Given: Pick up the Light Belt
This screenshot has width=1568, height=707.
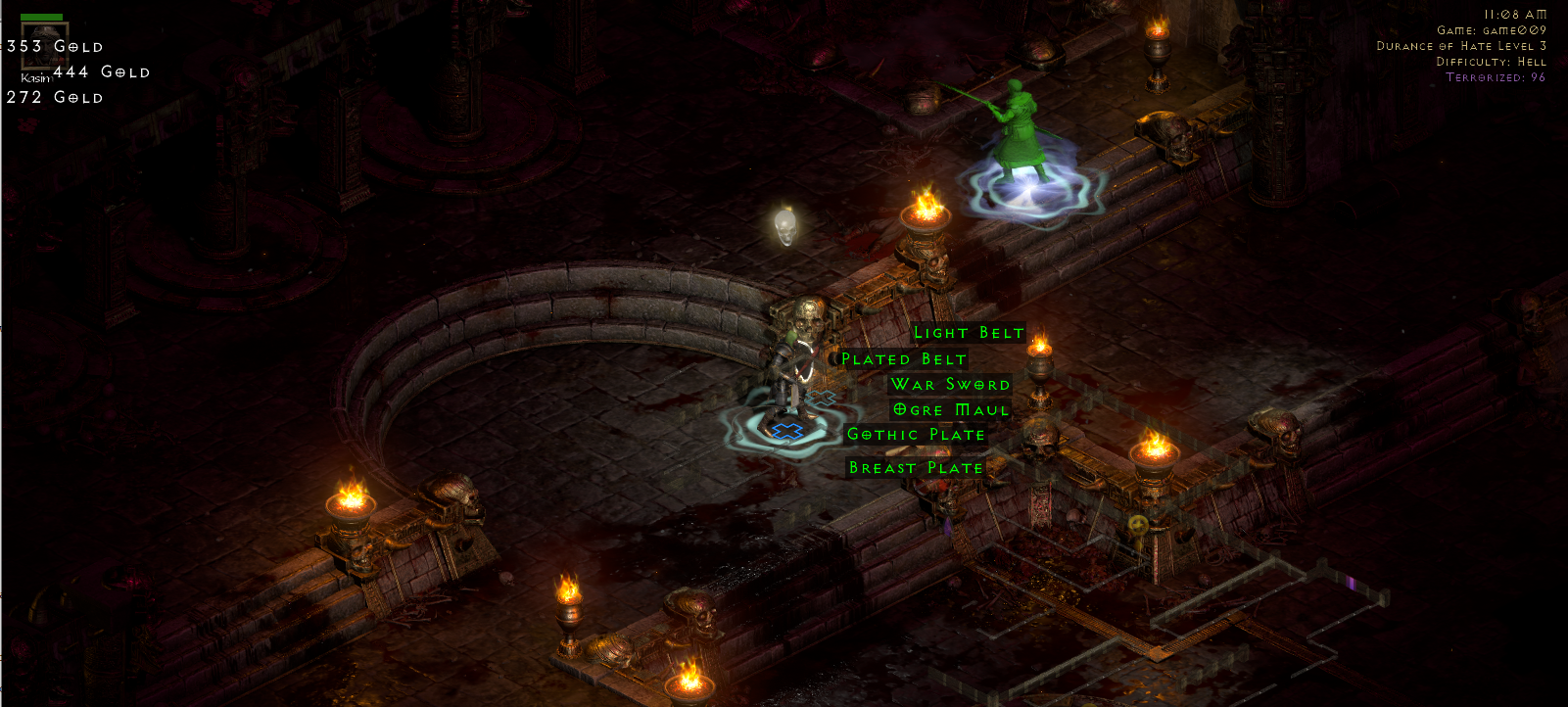Looking at the screenshot, I should [x=968, y=333].
